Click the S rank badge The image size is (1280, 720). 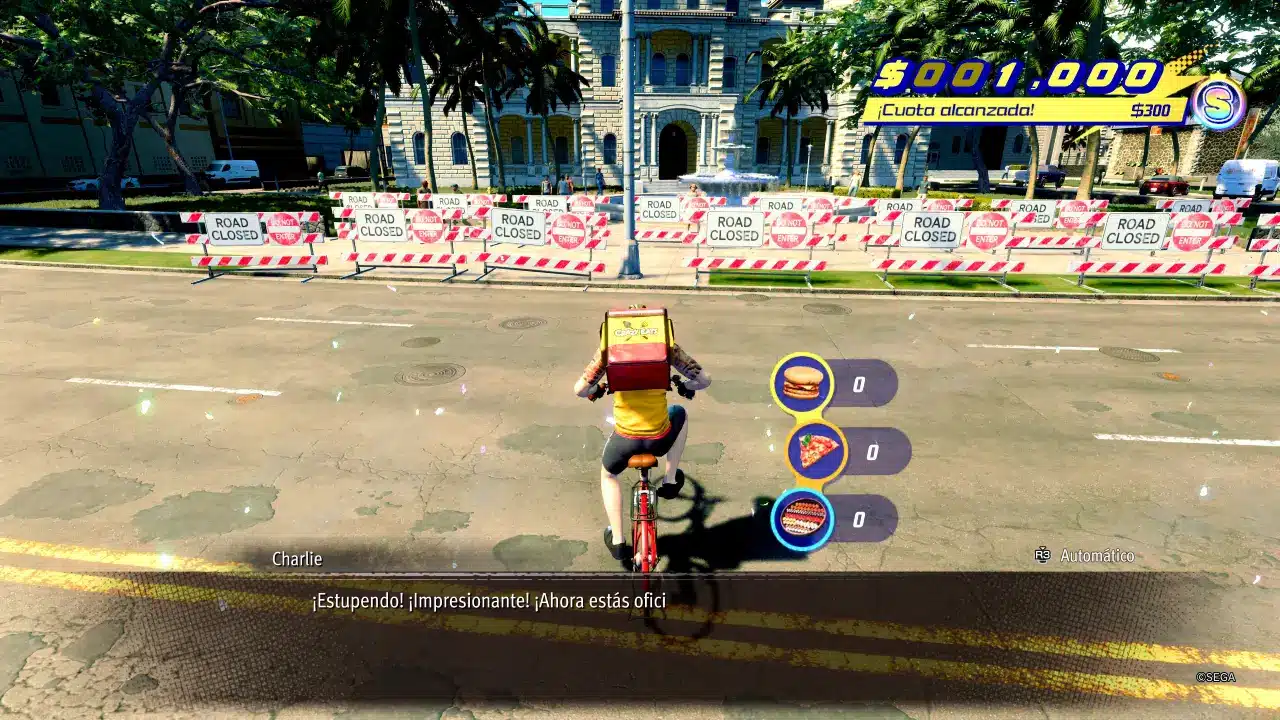[x=1218, y=103]
